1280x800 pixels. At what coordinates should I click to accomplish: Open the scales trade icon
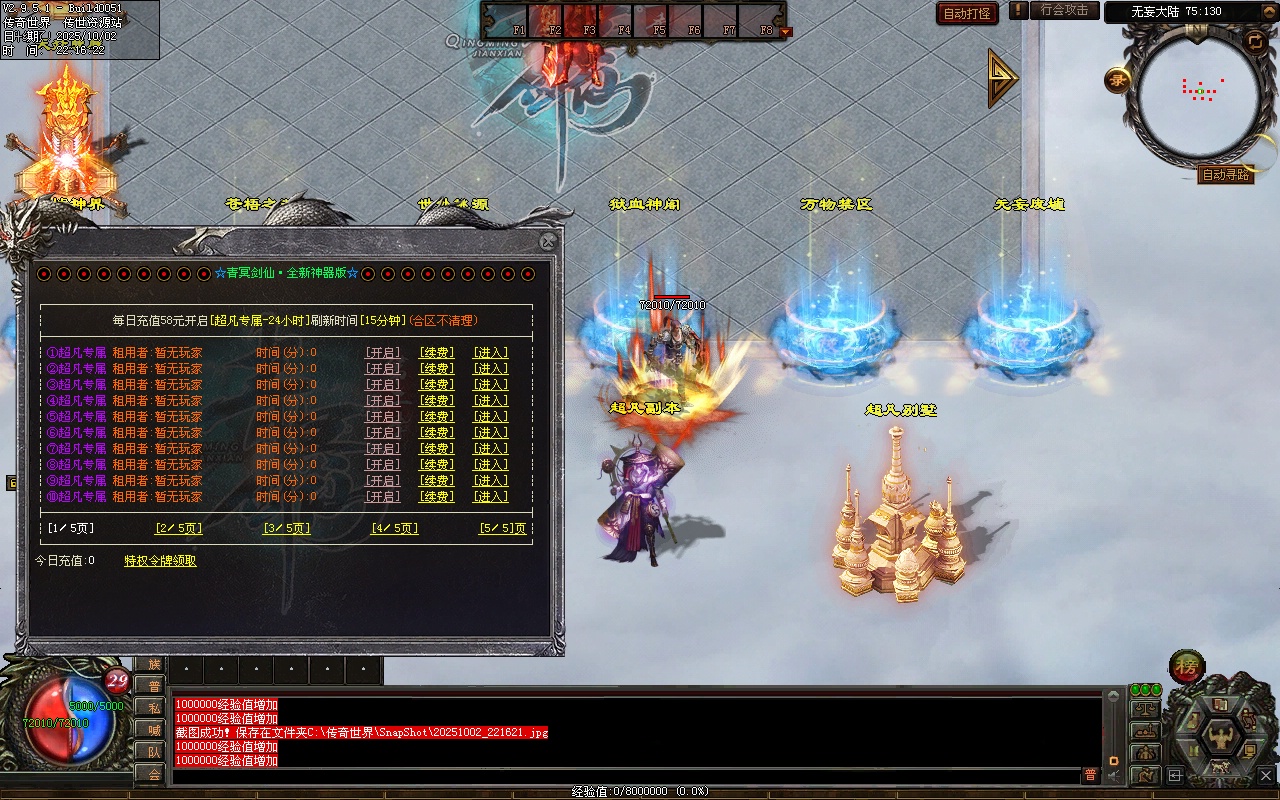coord(1145,708)
